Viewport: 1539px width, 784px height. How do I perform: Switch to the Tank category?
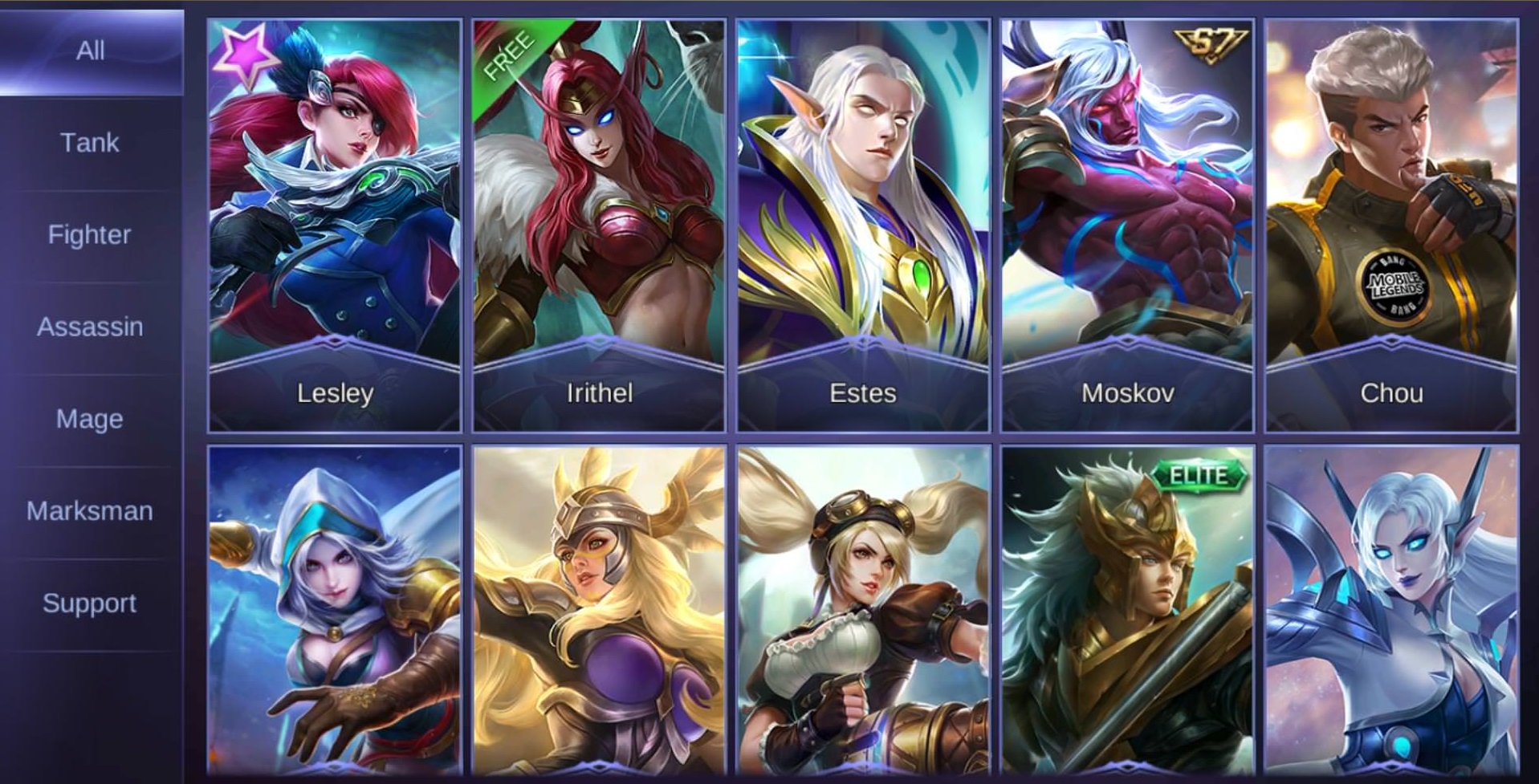tap(90, 143)
